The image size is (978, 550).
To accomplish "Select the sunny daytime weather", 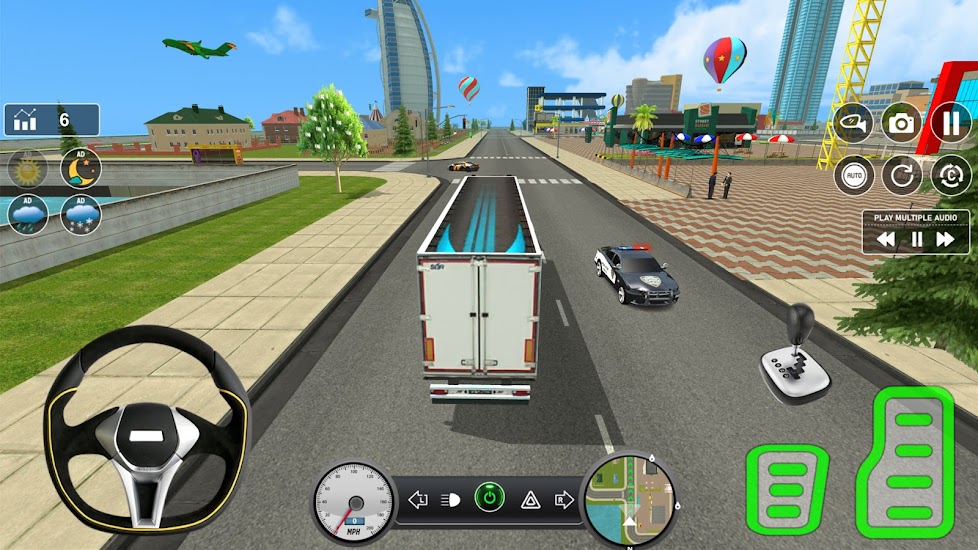I will pyautogui.click(x=28, y=168).
